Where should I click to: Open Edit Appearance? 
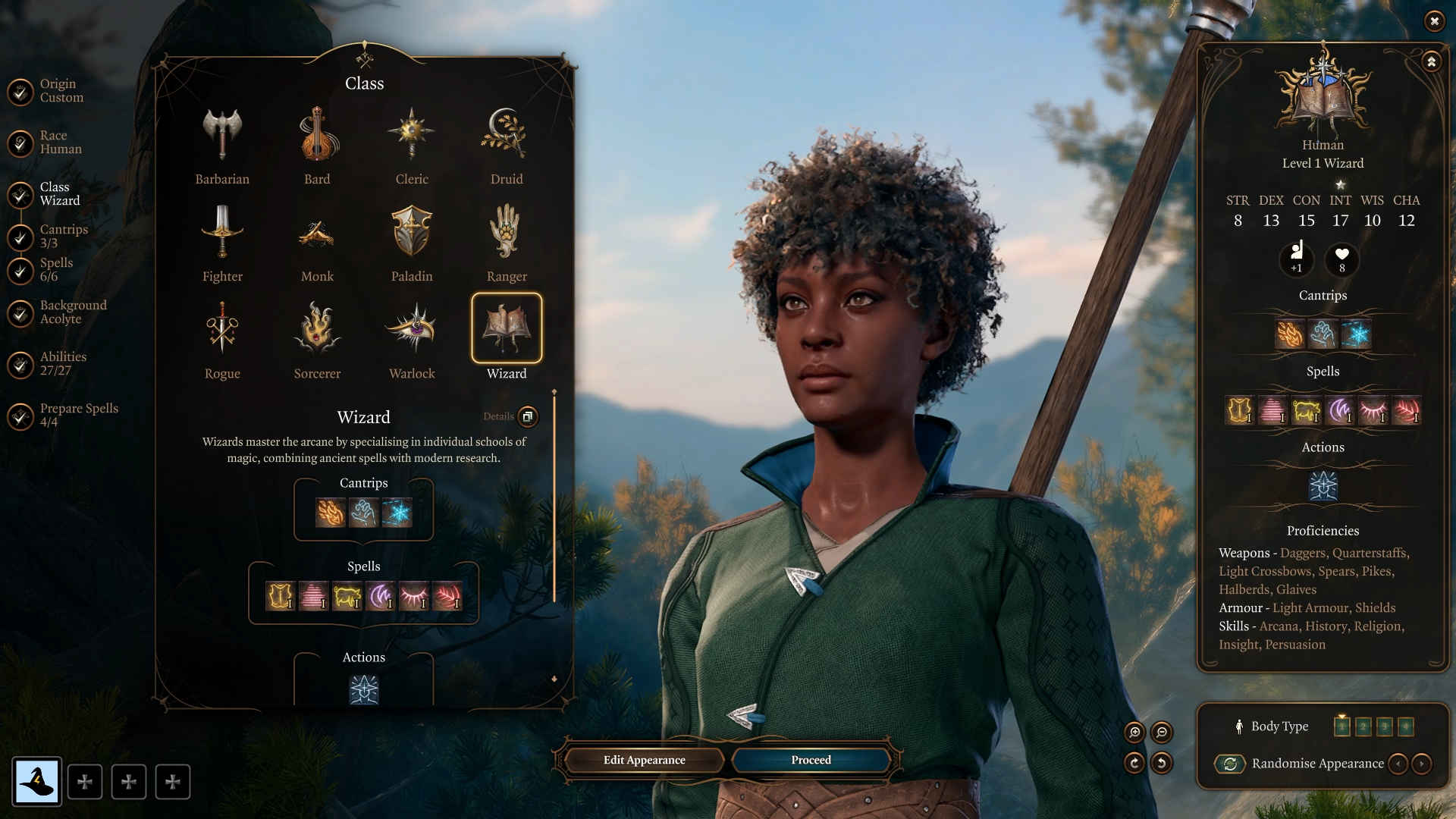point(644,760)
